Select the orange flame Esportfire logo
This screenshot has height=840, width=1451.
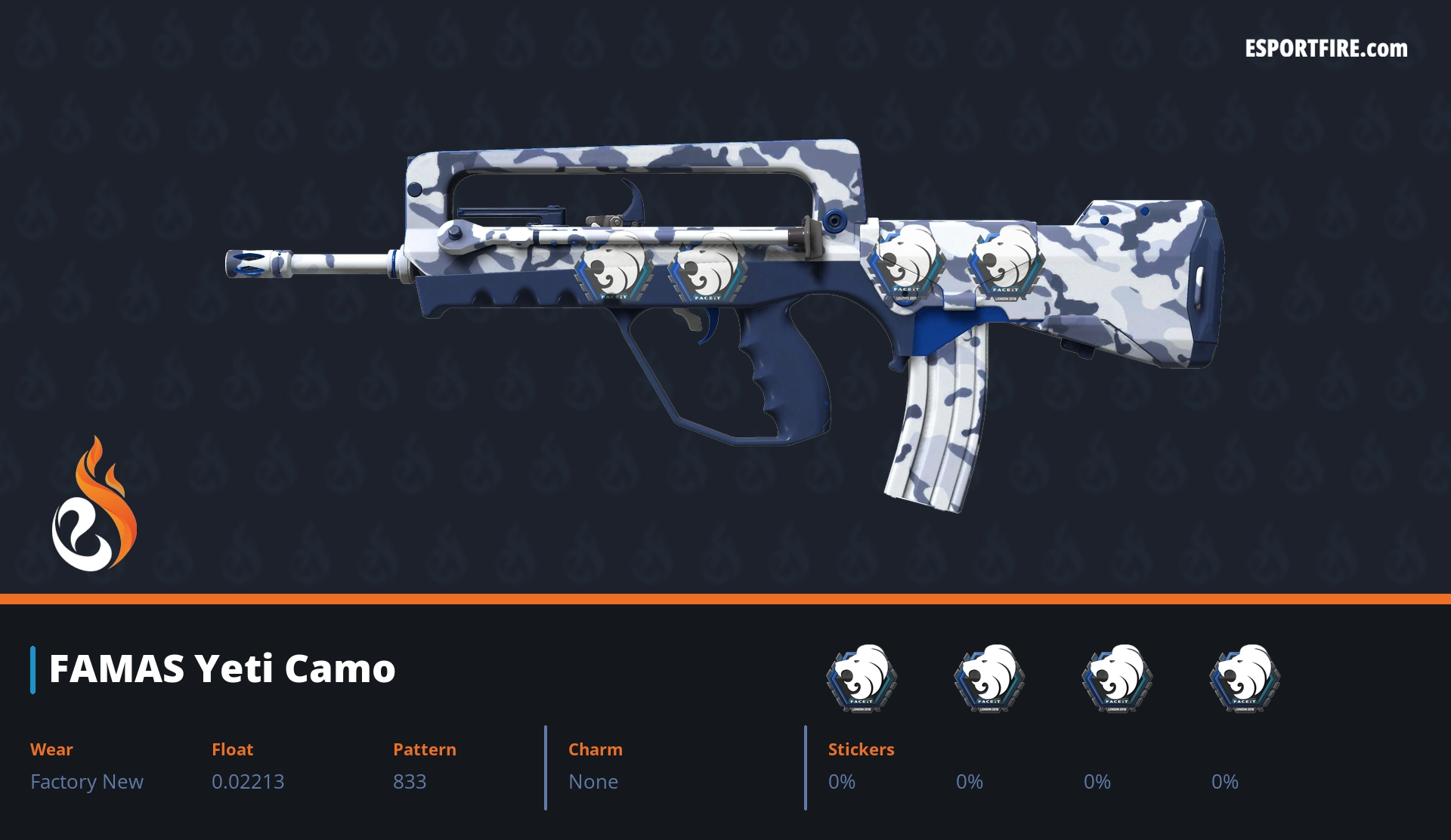pos(94,505)
